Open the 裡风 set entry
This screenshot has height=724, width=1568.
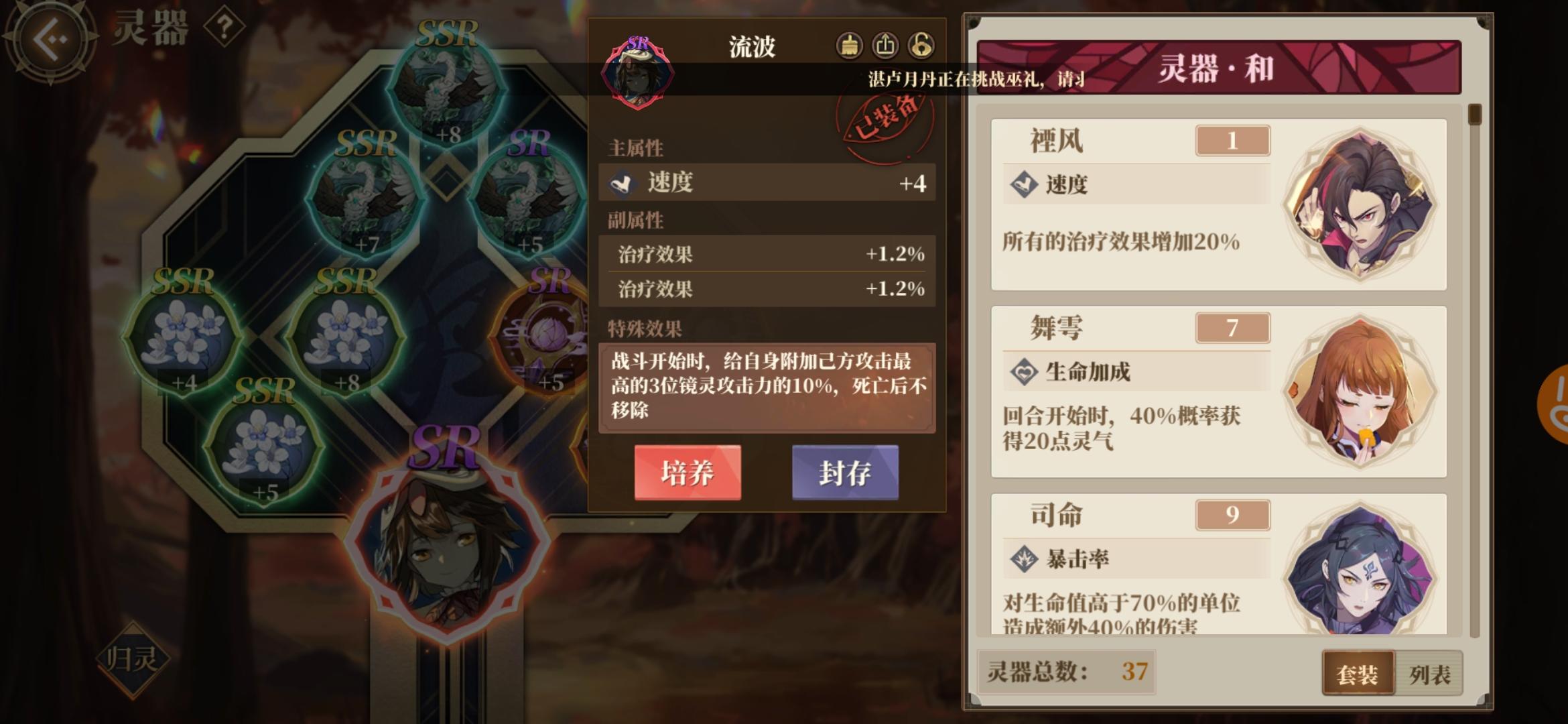[1139, 201]
